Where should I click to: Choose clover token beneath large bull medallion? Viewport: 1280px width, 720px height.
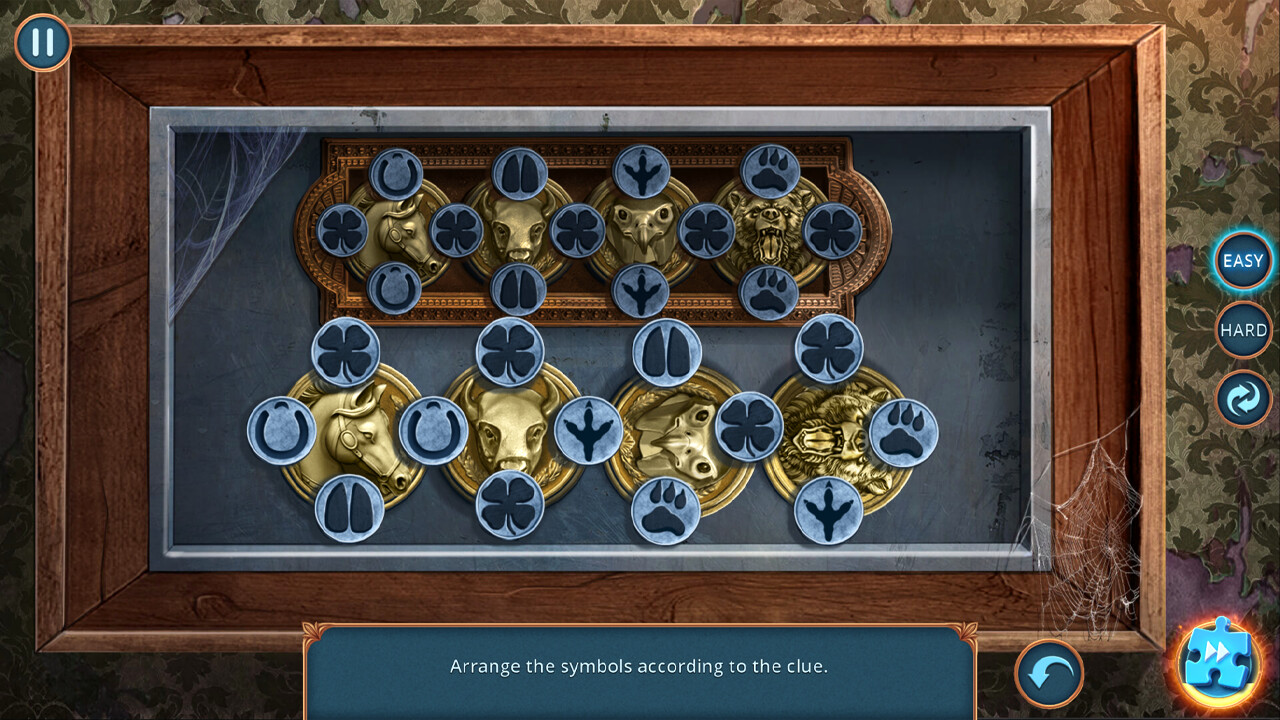coord(510,505)
